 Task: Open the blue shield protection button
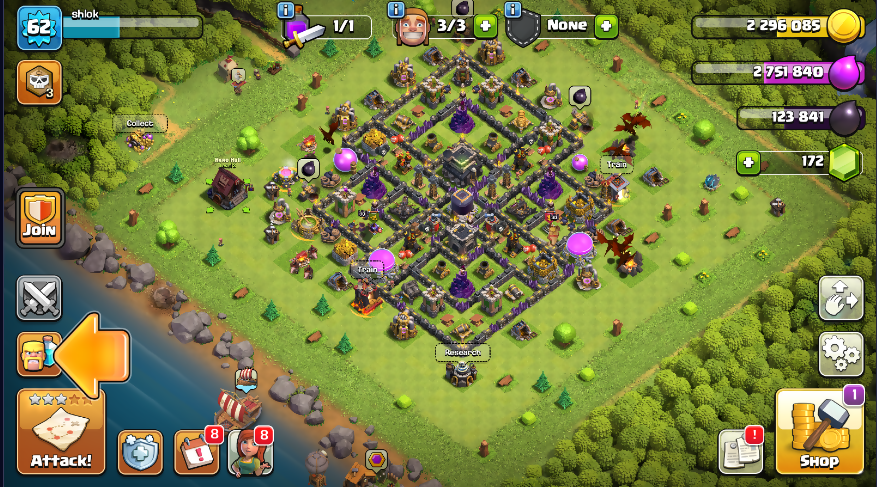(140, 452)
